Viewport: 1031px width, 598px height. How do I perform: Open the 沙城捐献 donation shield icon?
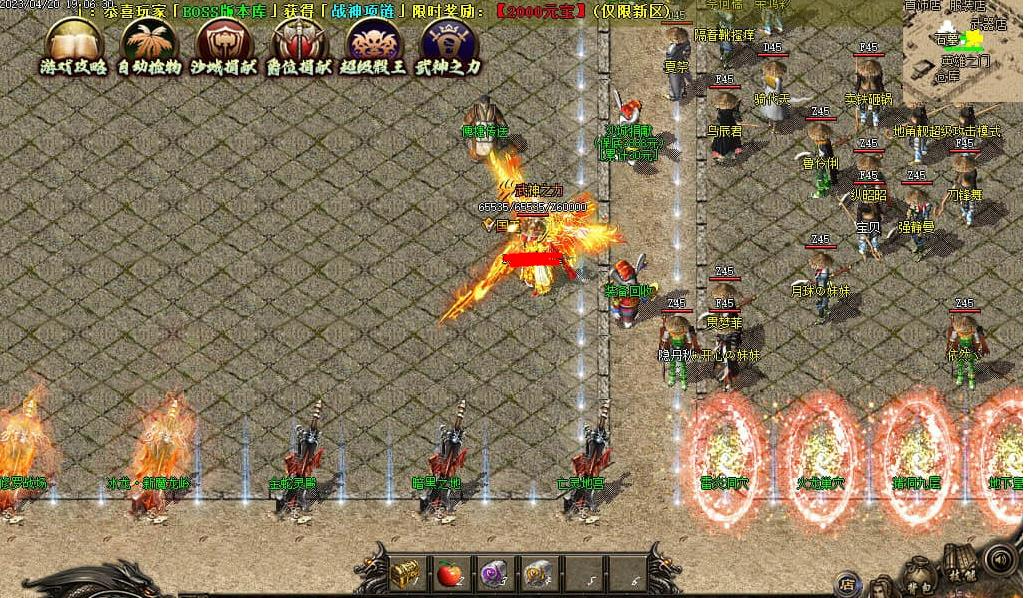[224, 44]
